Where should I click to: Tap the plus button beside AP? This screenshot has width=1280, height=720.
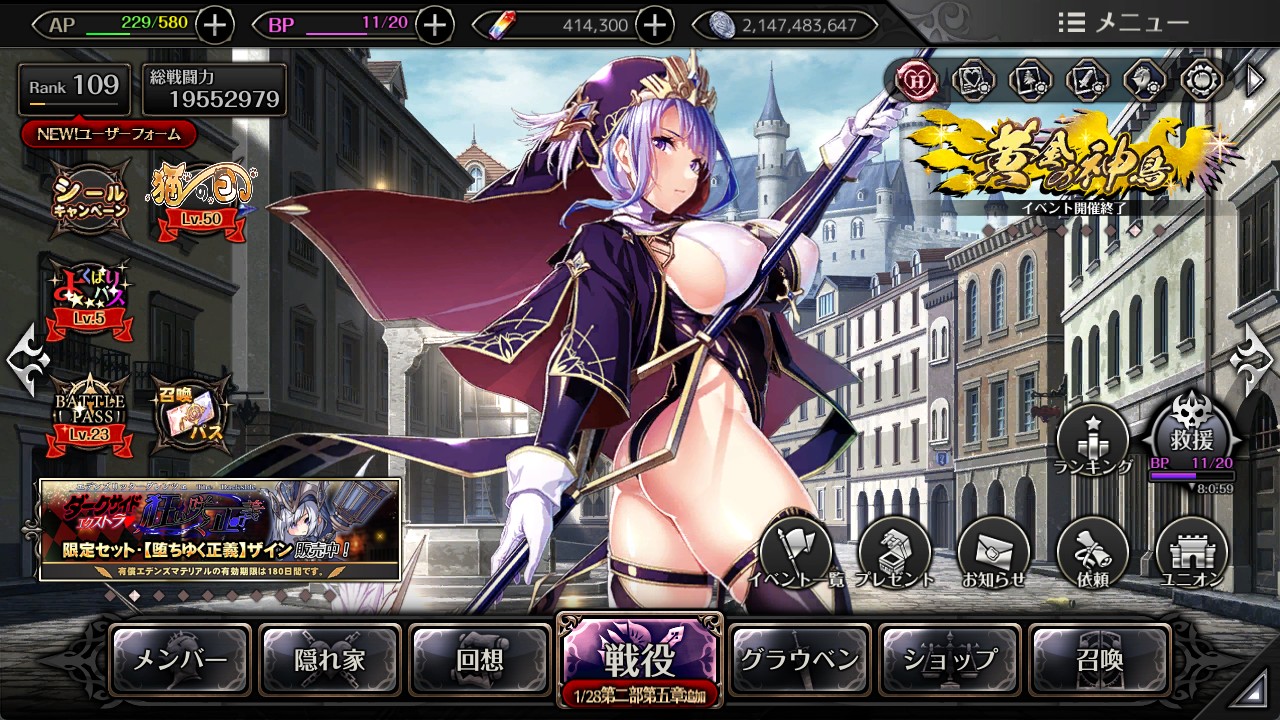tap(216, 25)
